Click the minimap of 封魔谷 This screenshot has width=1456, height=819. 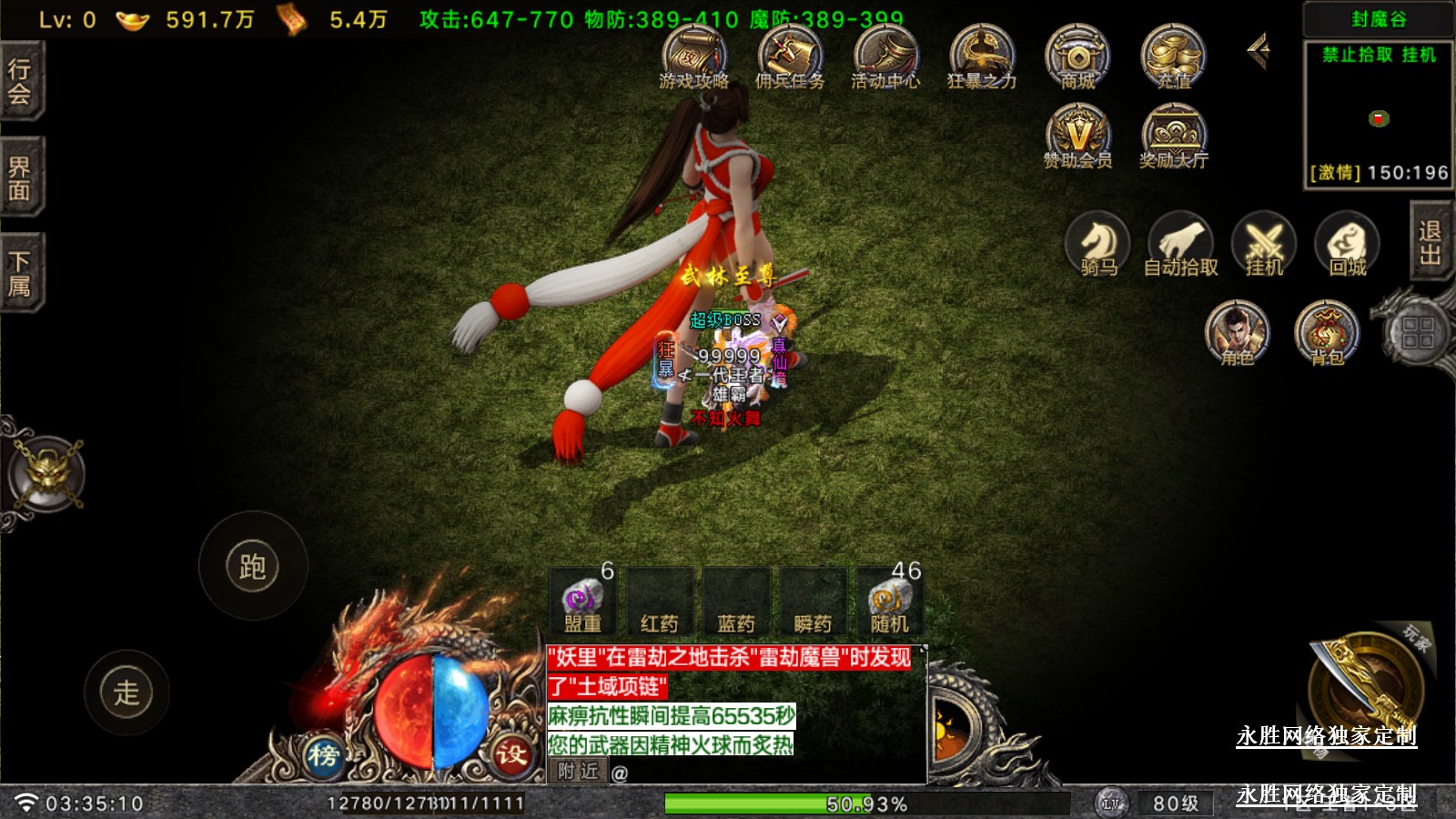click(x=1378, y=116)
